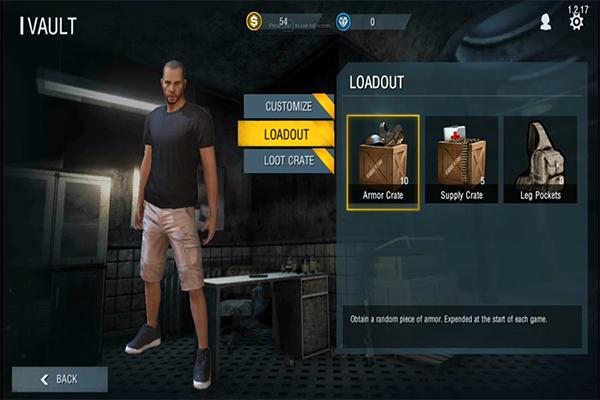Go back with the Back button
The height and width of the screenshot is (400, 600).
60,379
